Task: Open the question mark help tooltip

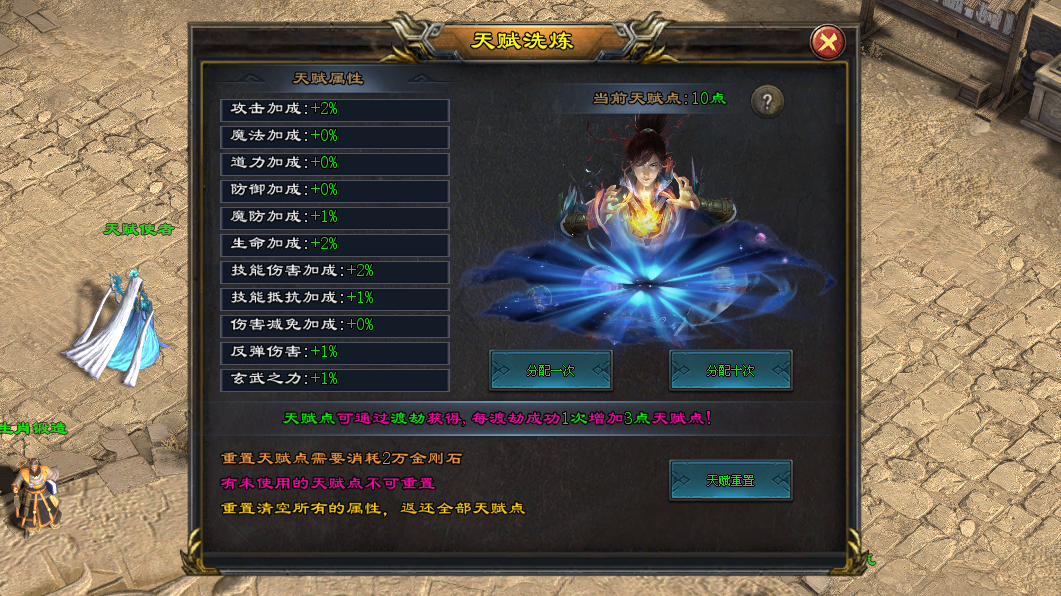Action: point(767,100)
